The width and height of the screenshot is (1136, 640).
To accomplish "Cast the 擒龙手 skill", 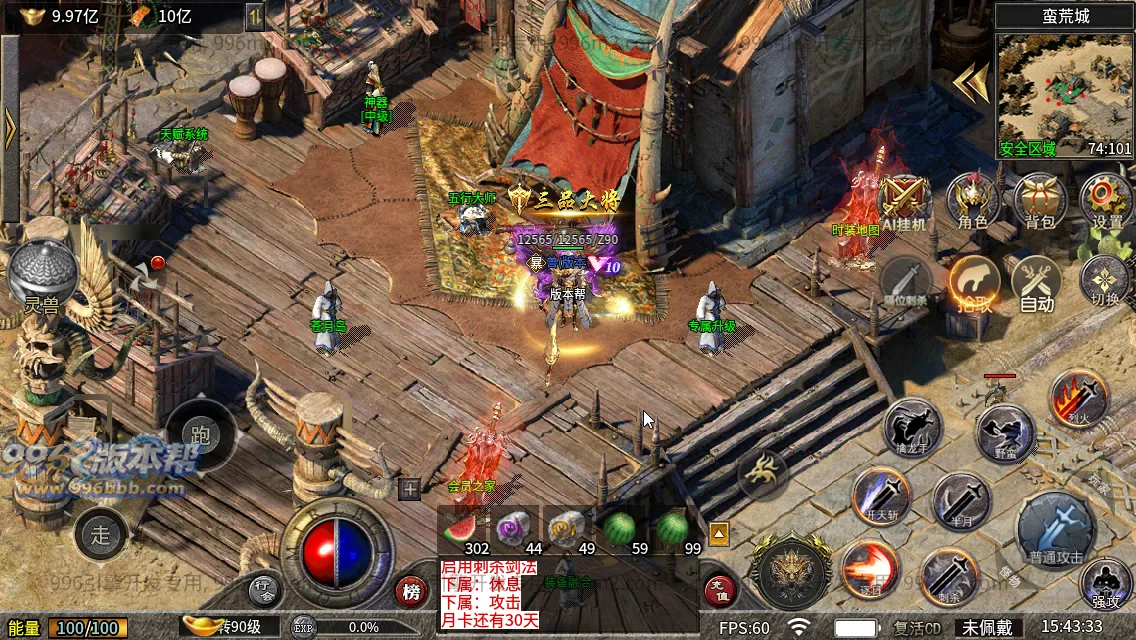I will (913, 428).
